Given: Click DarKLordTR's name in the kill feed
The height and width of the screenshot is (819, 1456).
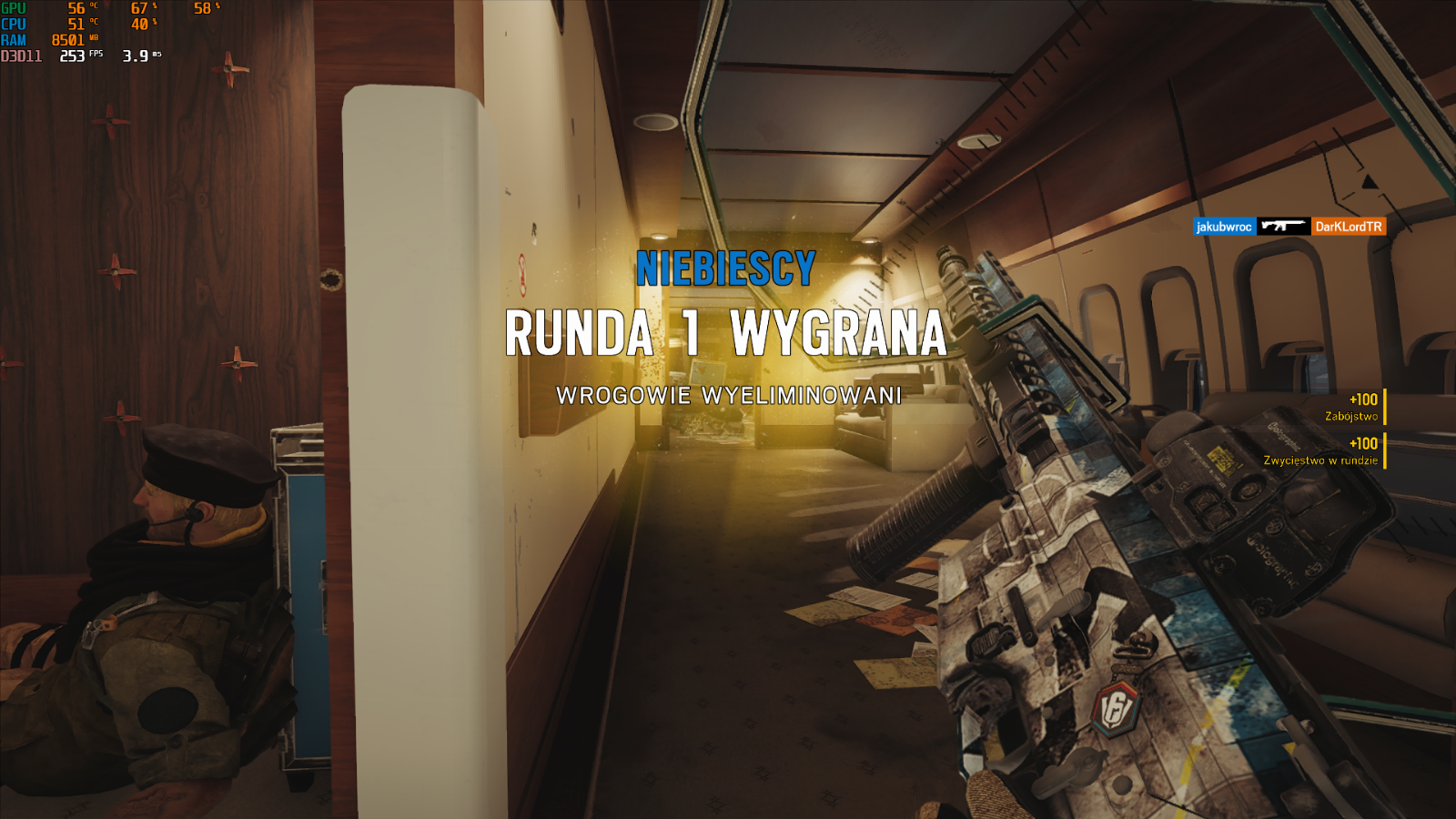Looking at the screenshot, I should [1348, 227].
